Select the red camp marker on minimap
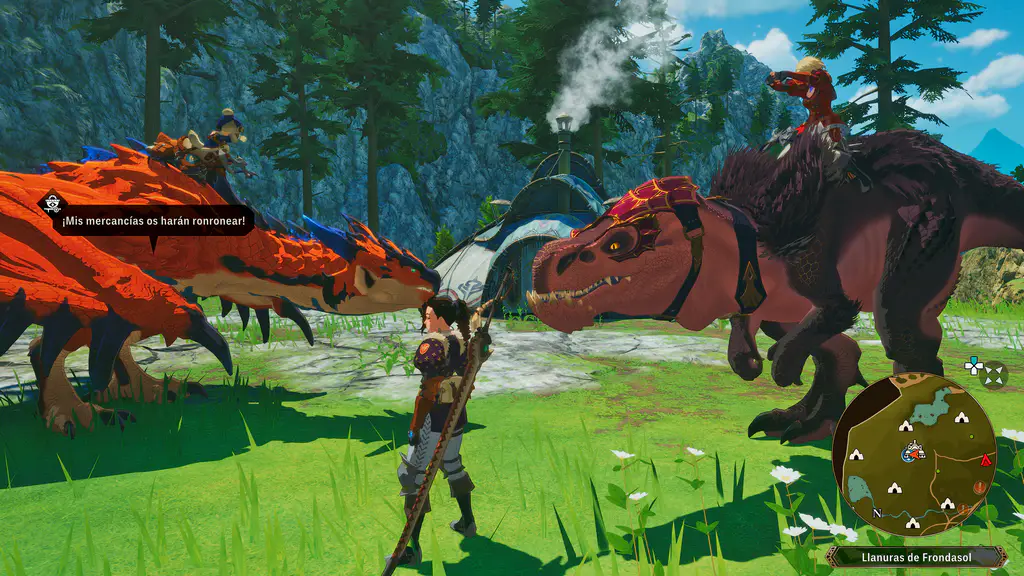Screen dimensions: 1024x576 click(x=986, y=461)
